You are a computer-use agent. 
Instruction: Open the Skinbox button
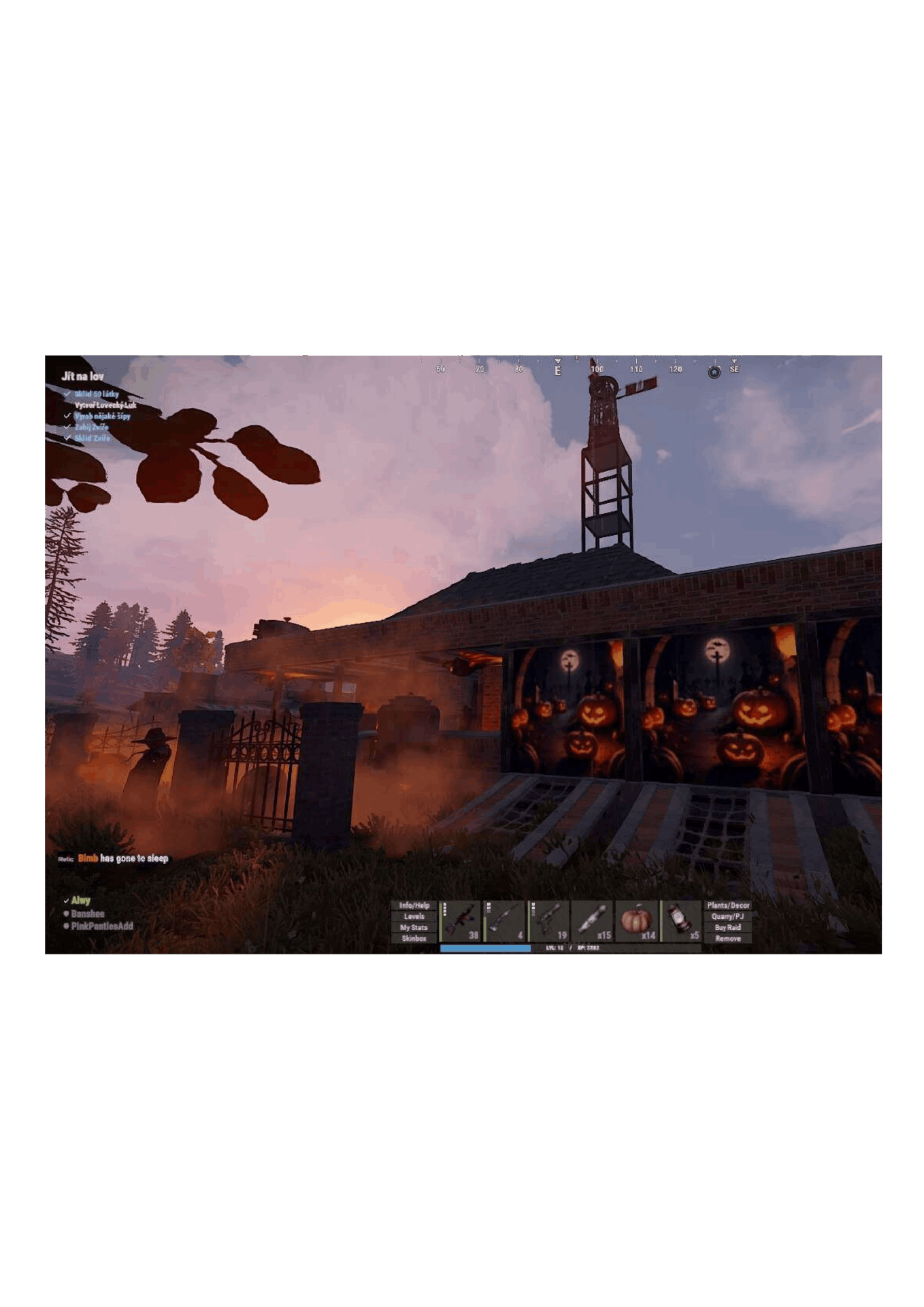(414, 938)
